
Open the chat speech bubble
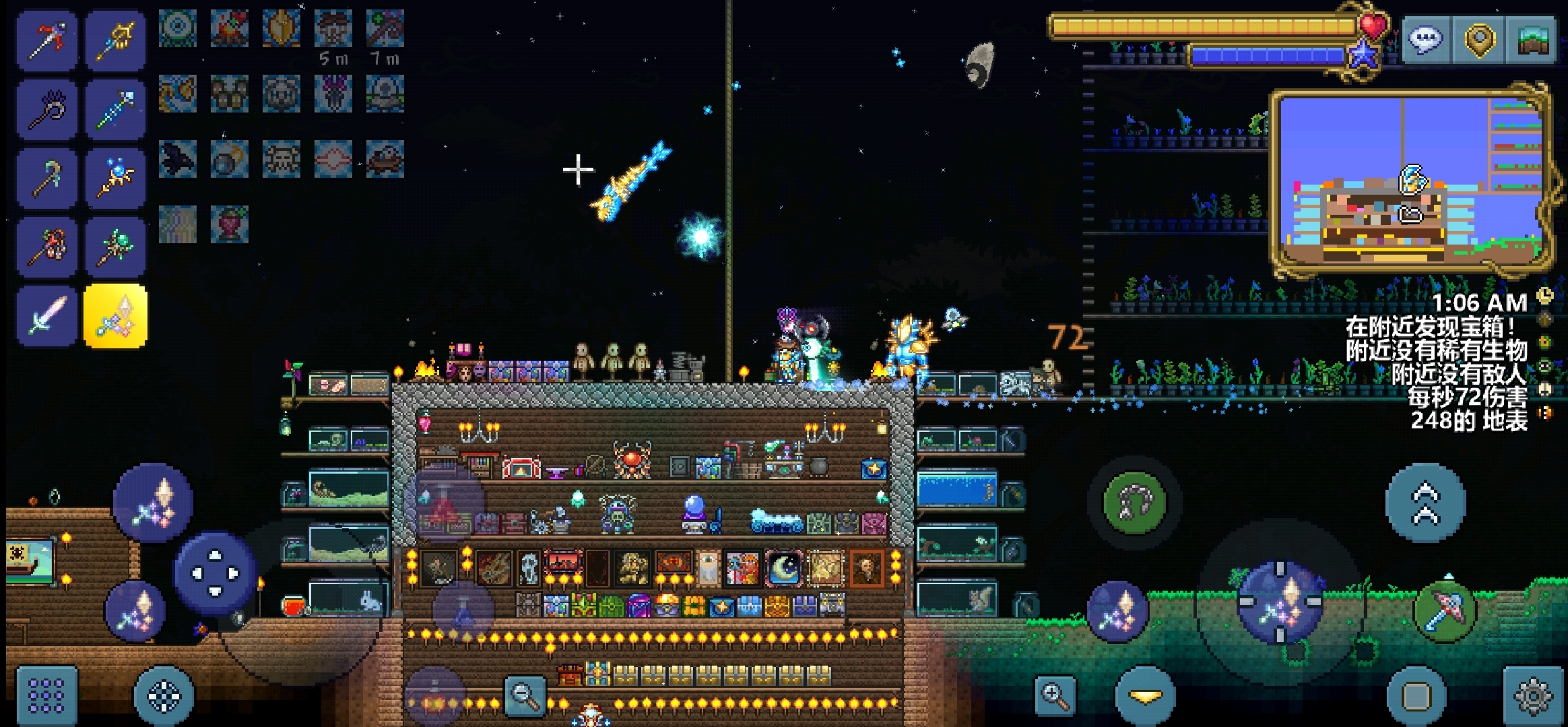click(x=1425, y=40)
